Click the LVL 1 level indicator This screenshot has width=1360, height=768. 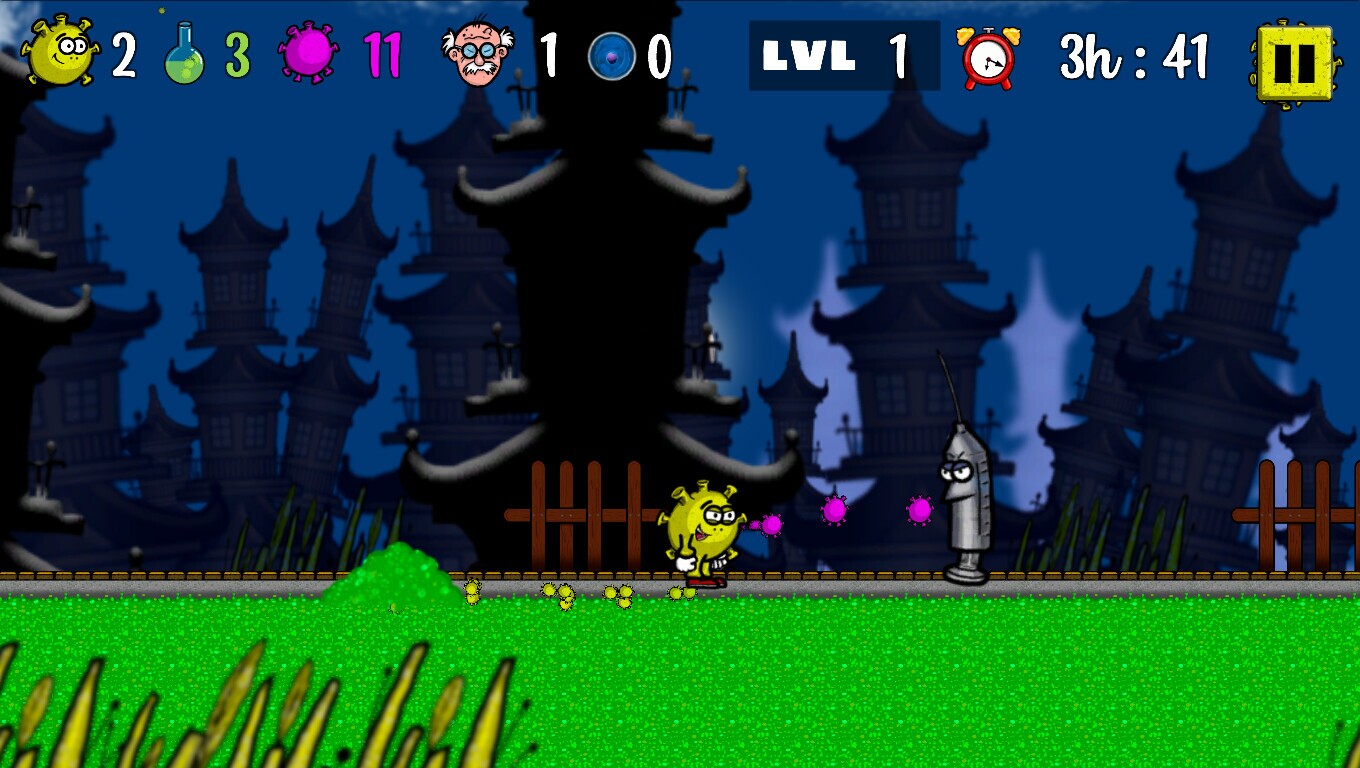pyautogui.click(x=843, y=57)
